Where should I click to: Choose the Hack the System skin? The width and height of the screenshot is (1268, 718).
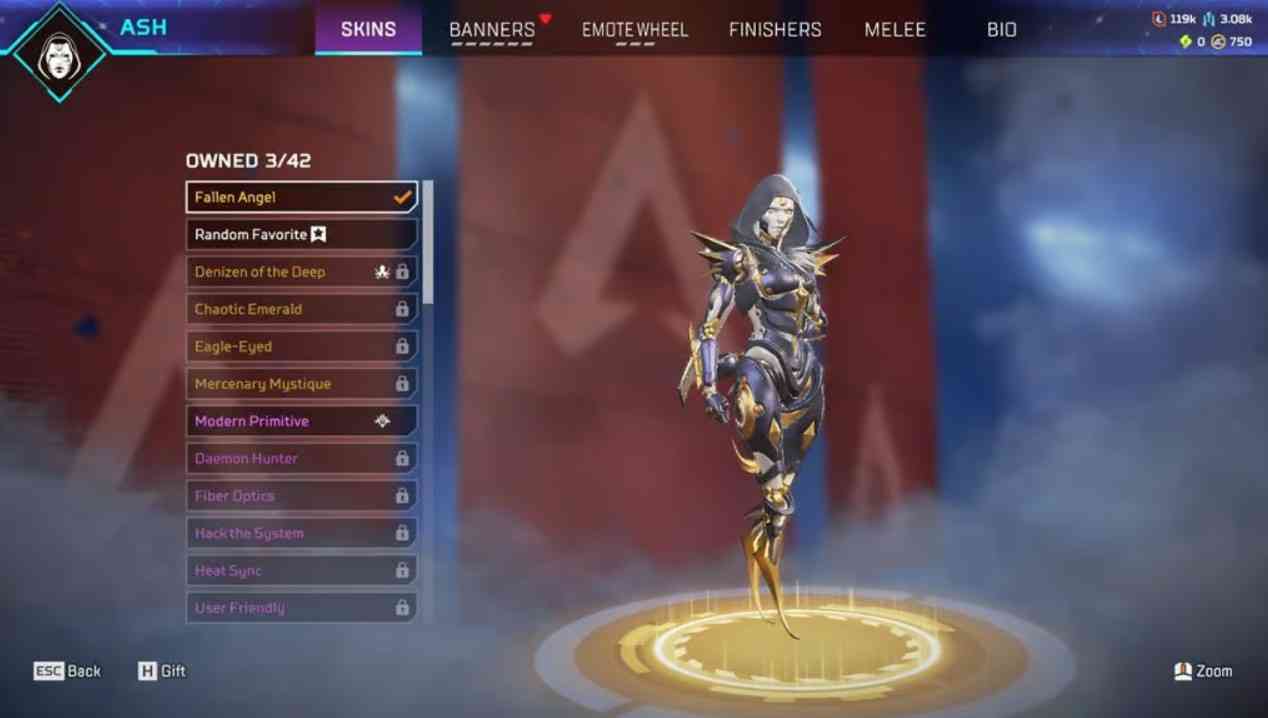tap(301, 533)
